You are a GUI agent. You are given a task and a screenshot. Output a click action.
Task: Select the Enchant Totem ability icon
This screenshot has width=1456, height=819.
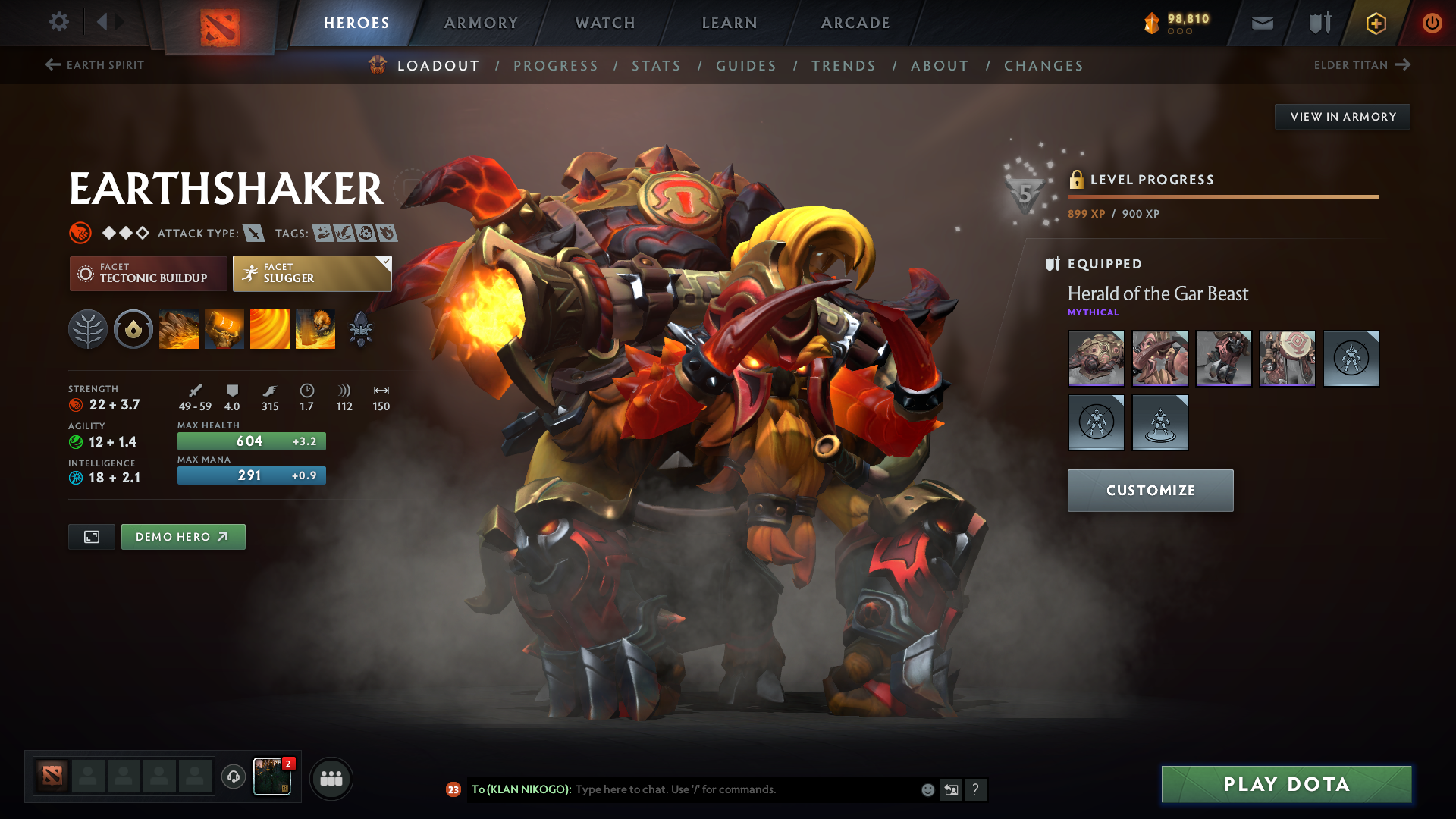224,328
